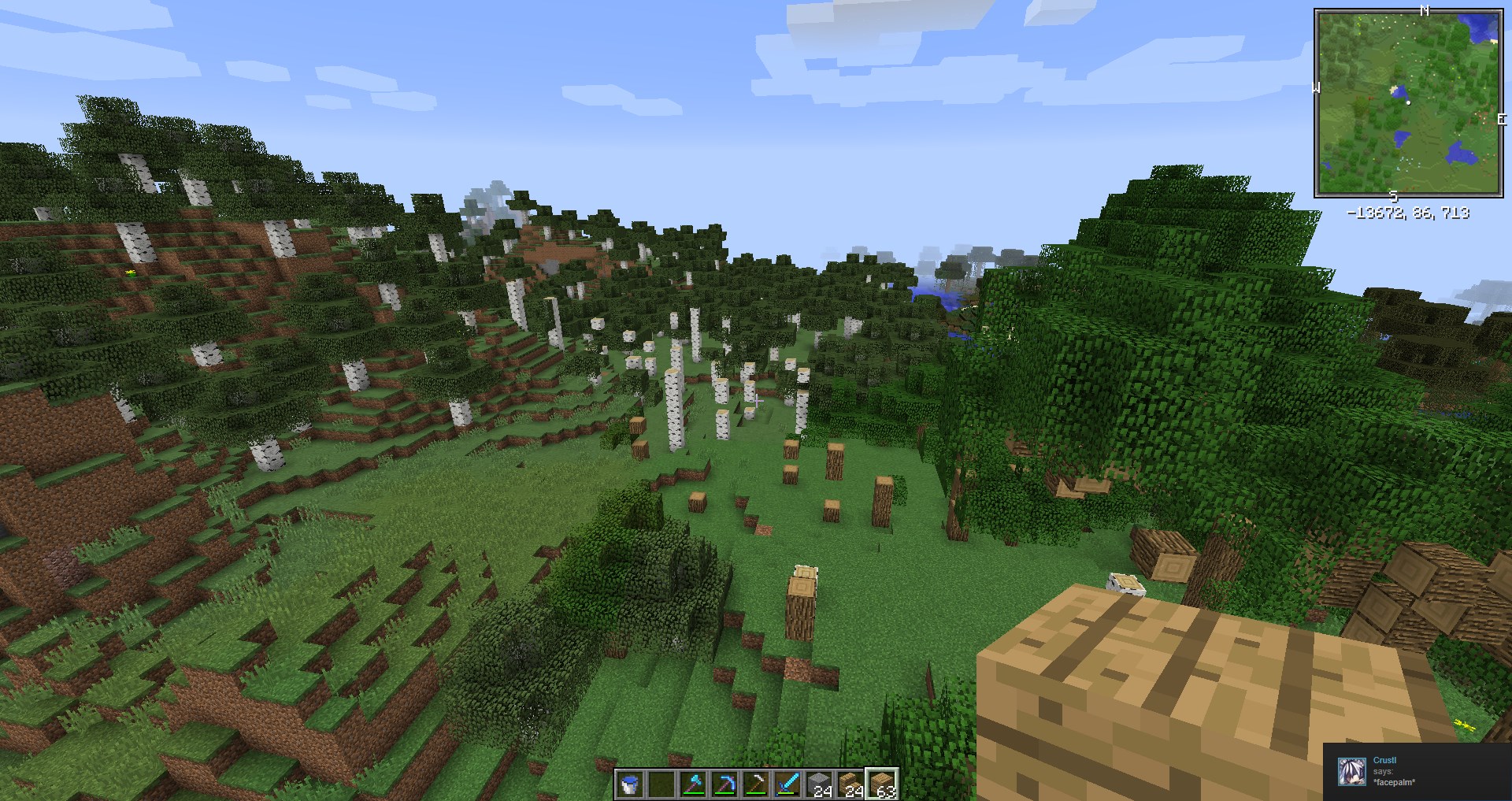Image resolution: width=1512 pixels, height=801 pixels.
Task: Select the diamond sword slot
Action: point(787,784)
